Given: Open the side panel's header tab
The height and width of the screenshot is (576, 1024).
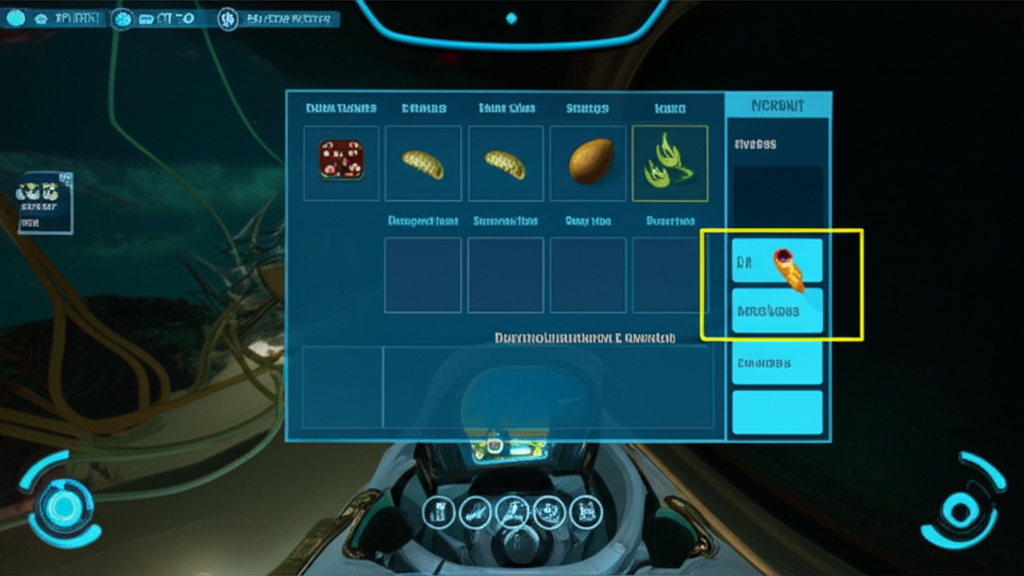Looking at the screenshot, I should (x=777, y=105).
